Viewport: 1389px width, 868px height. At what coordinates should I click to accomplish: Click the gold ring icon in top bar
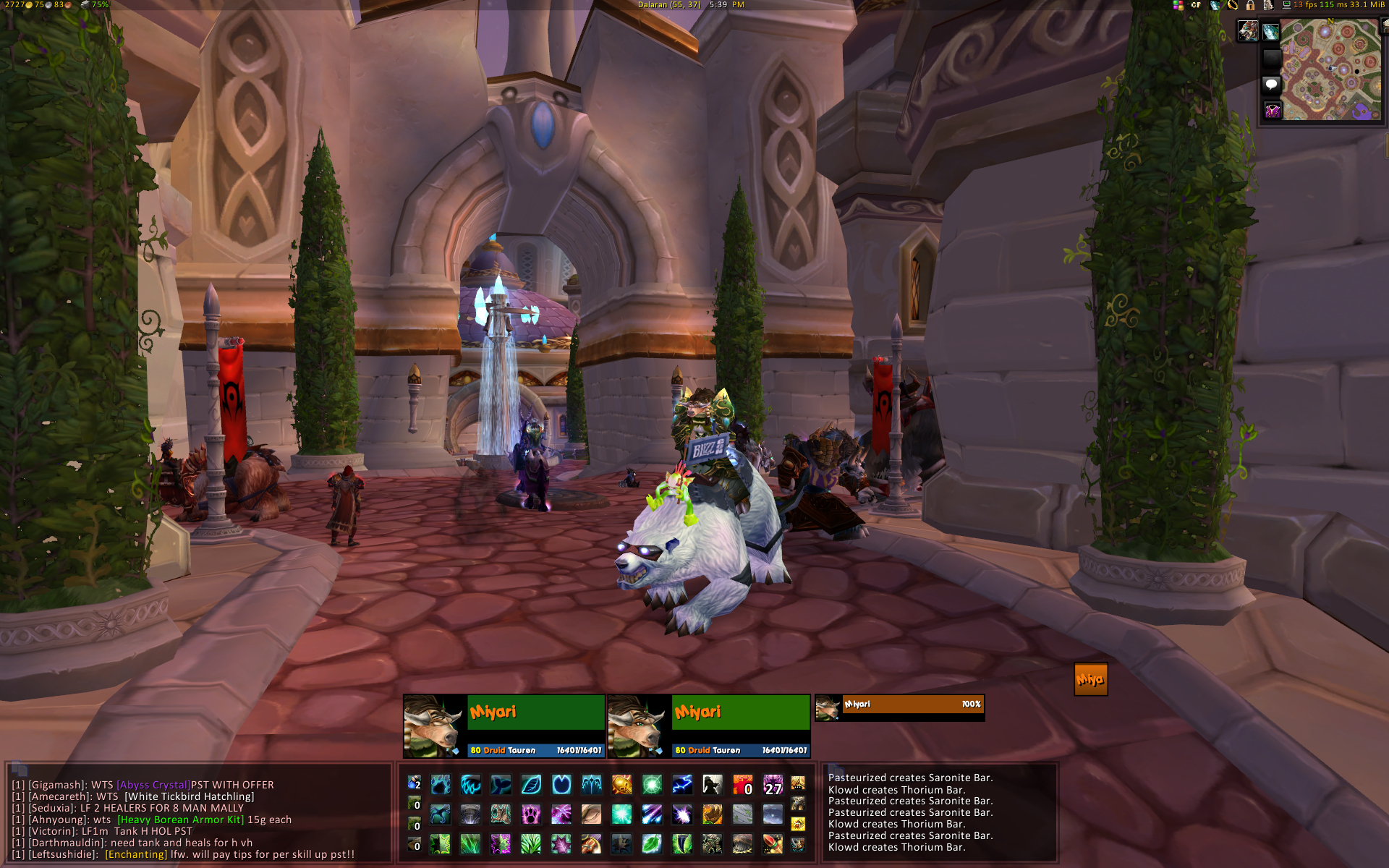[1233, 5]
